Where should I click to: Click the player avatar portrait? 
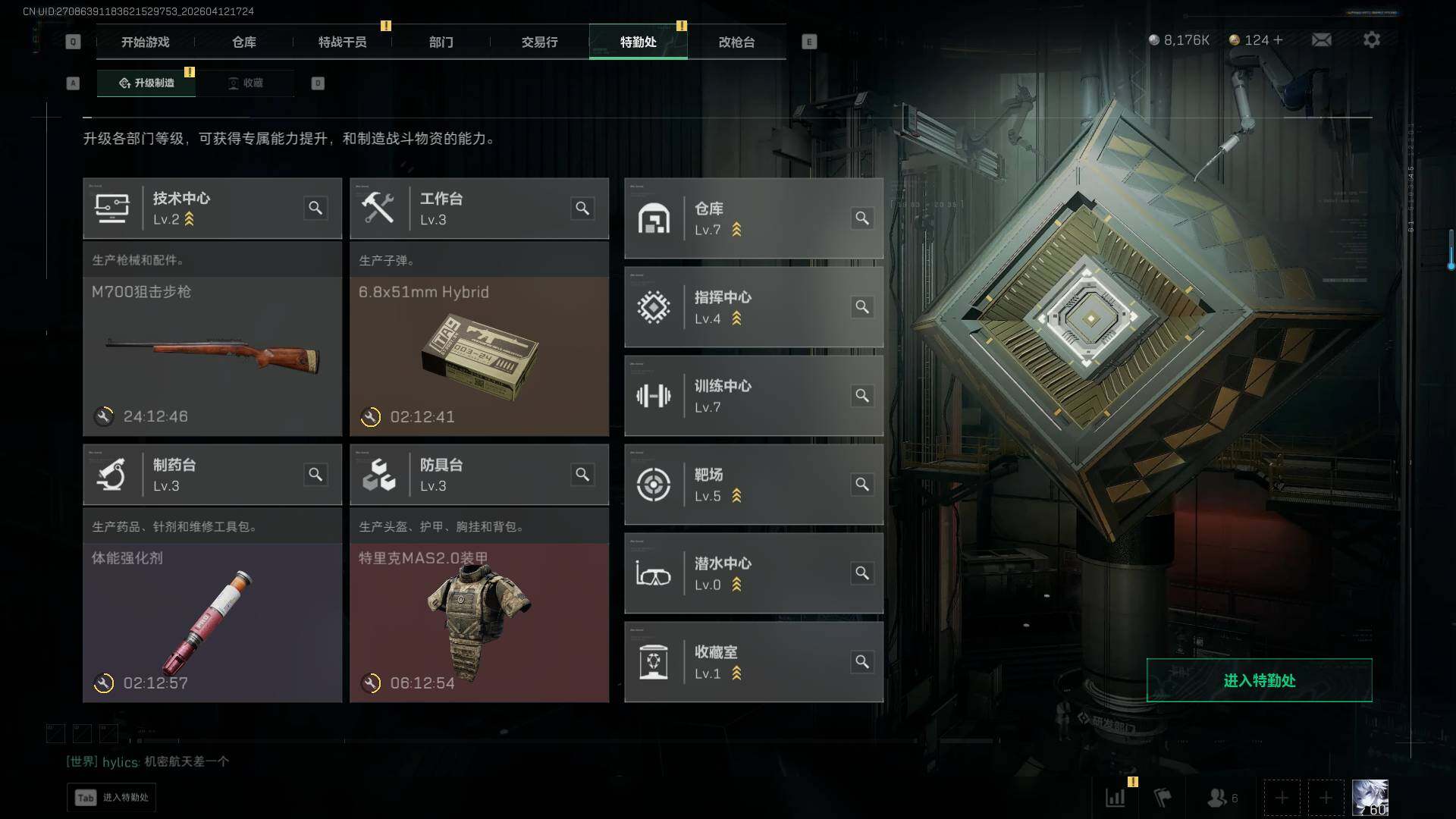pos(1370,798)
